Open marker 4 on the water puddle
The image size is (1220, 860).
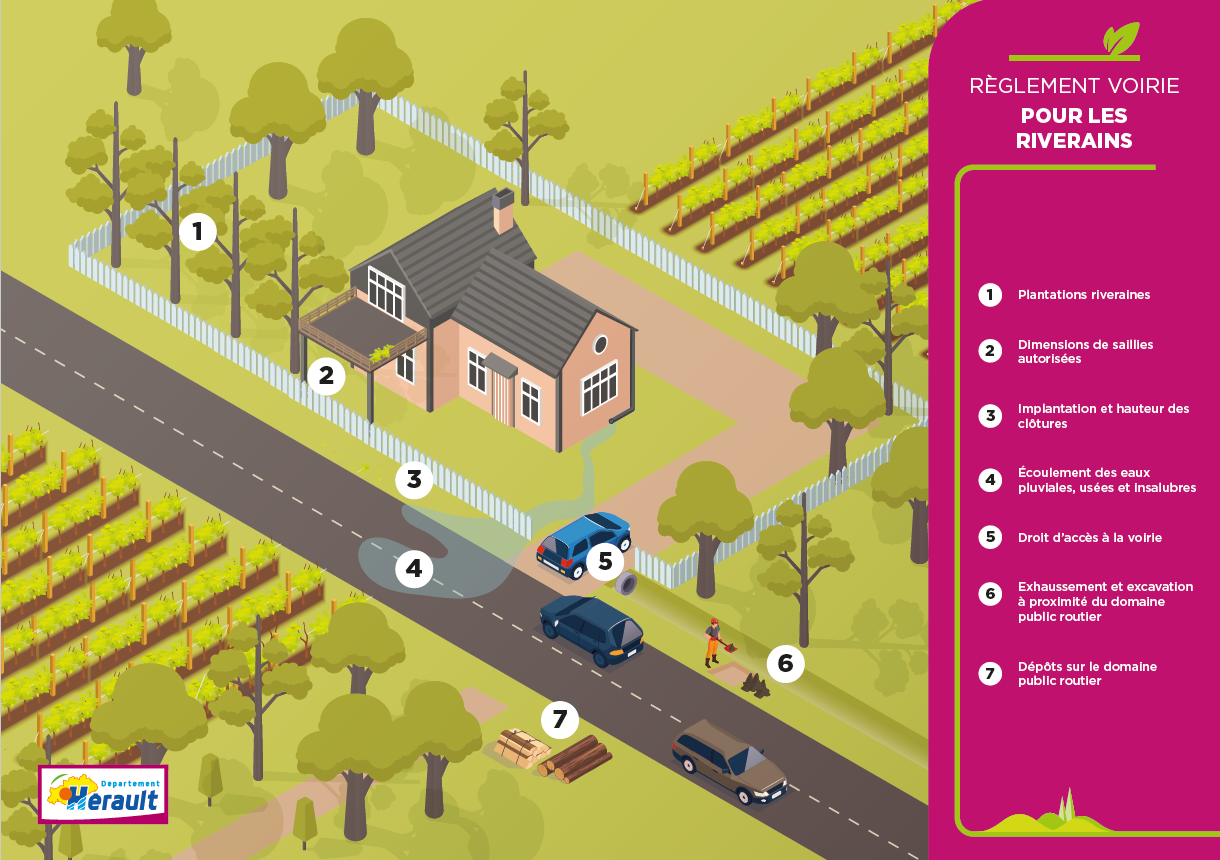point(414,570)
